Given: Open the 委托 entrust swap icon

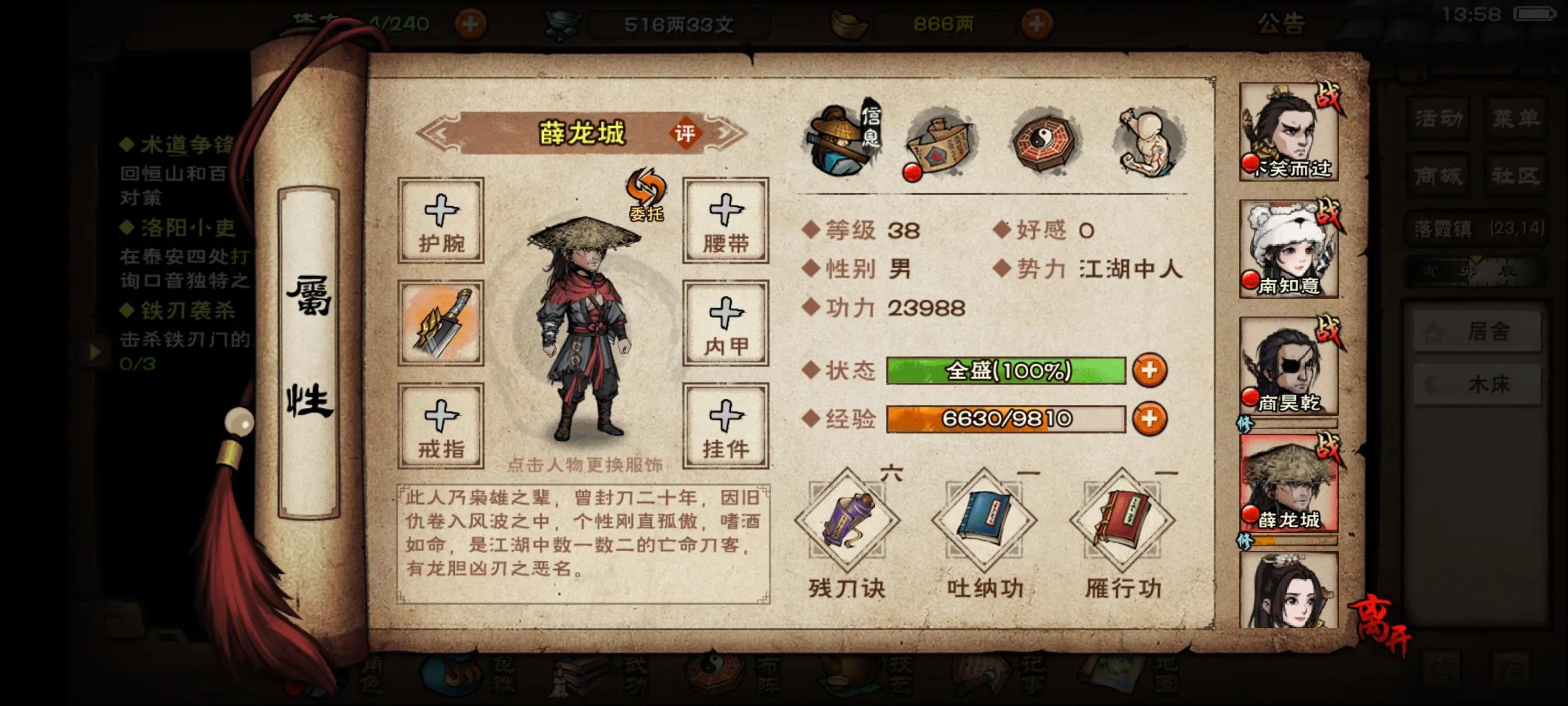Looking at the screenshot, I should click(646, 194).
